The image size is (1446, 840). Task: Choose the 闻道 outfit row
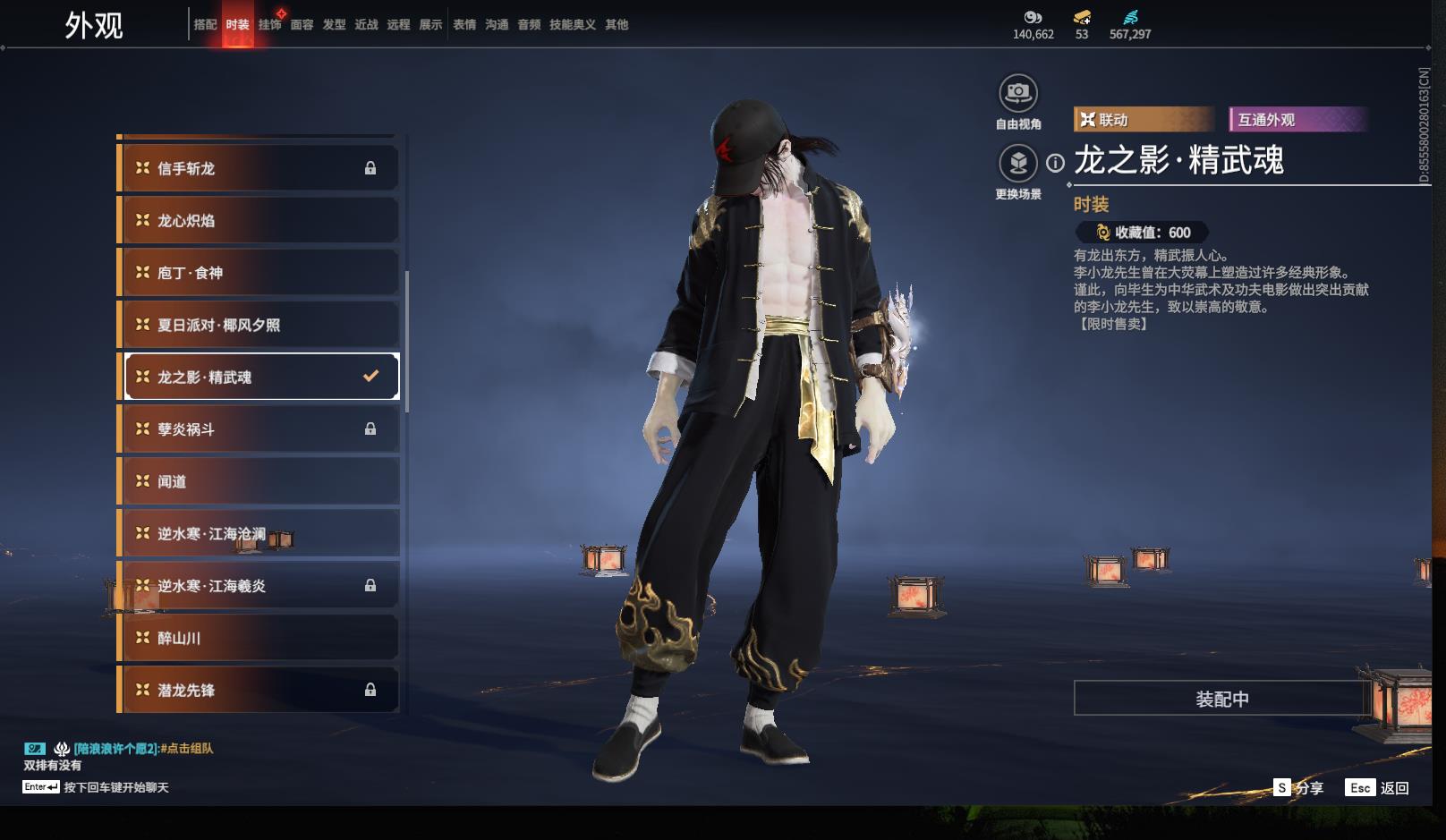coord(259,481)
